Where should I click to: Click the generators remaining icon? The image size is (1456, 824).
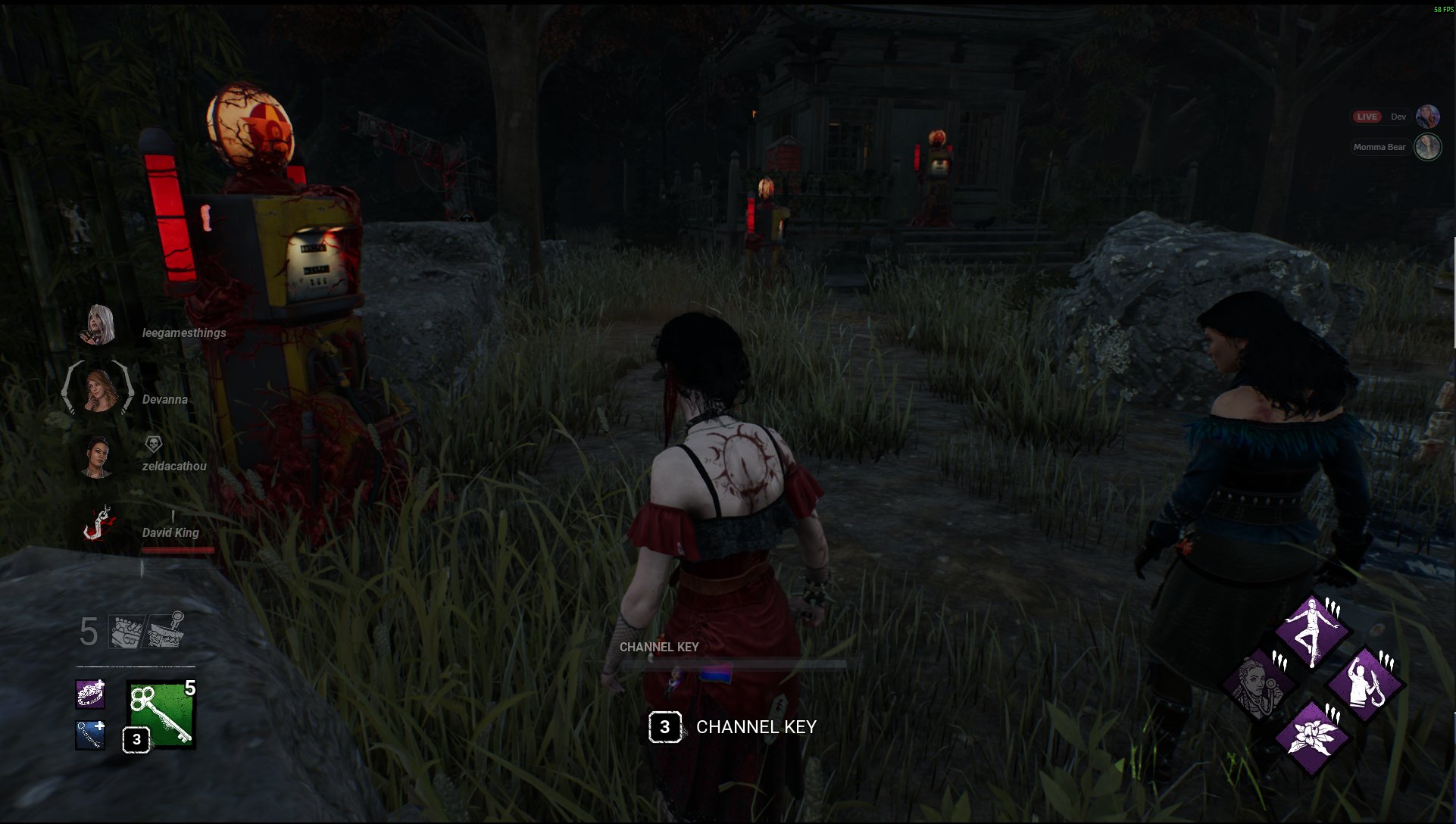click(x=126, y=631)
